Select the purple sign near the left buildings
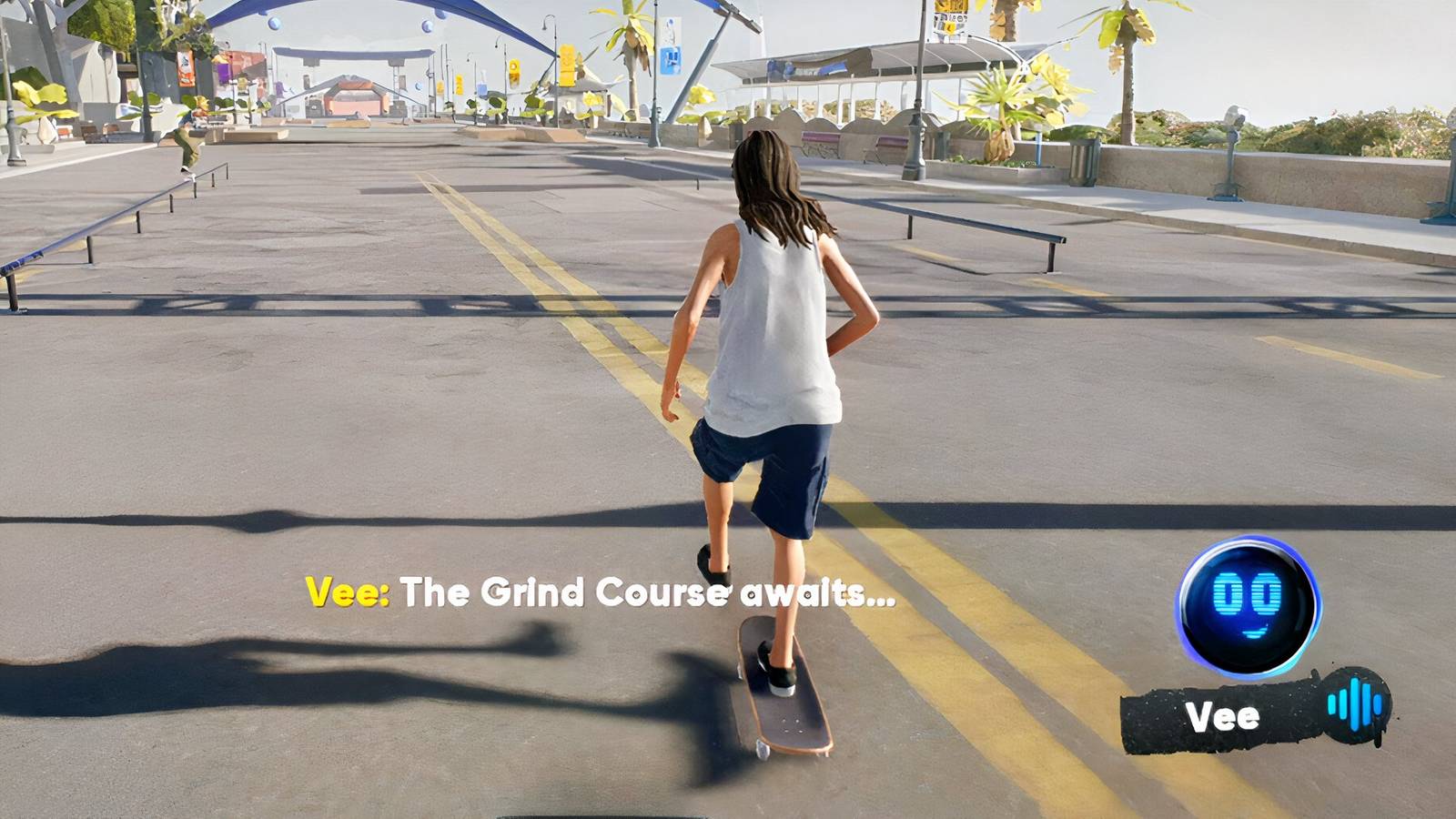1456x819 pixels. [x=224, y=73]
